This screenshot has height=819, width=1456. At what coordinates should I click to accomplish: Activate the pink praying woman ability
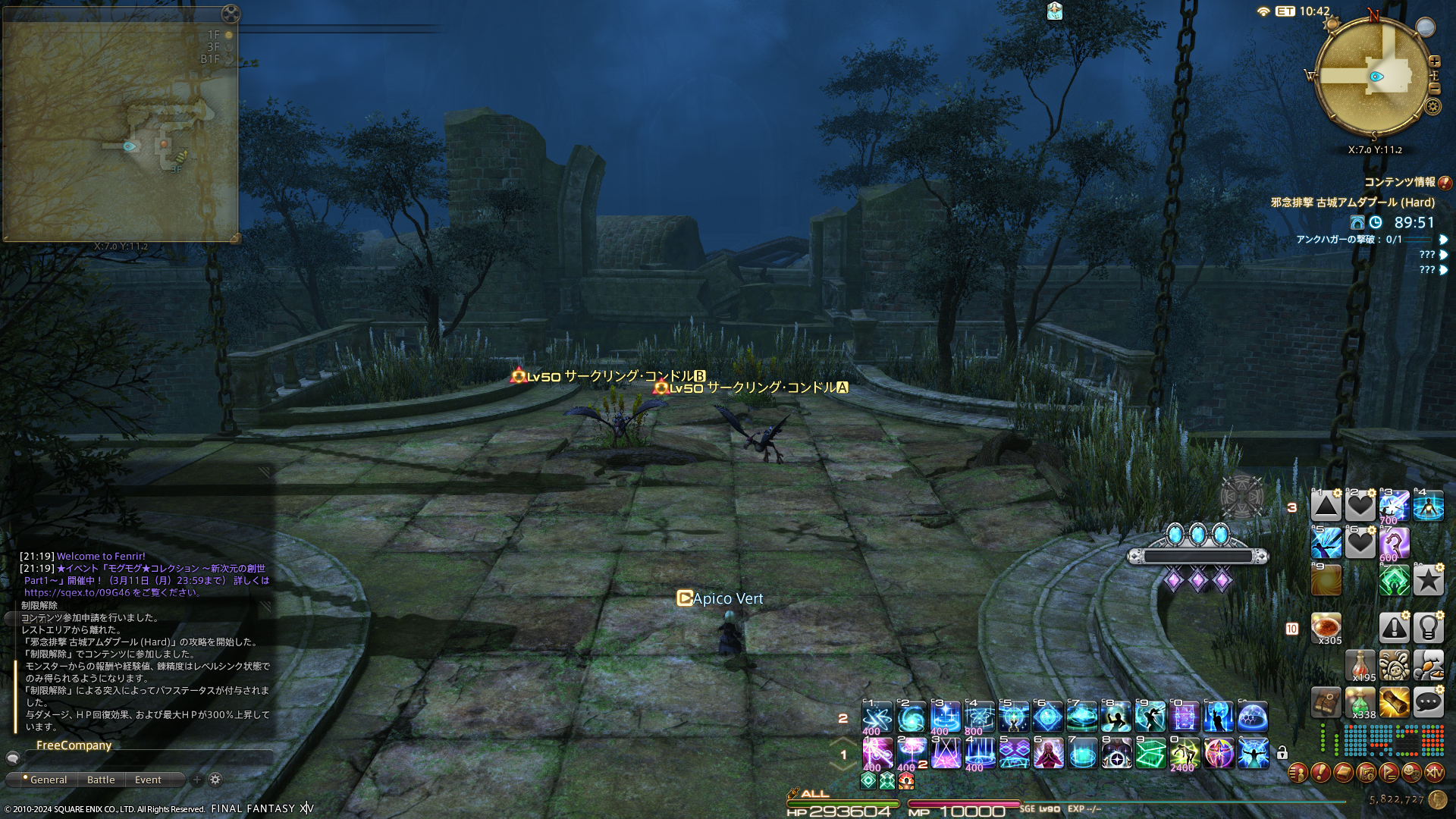point(1048,754)
